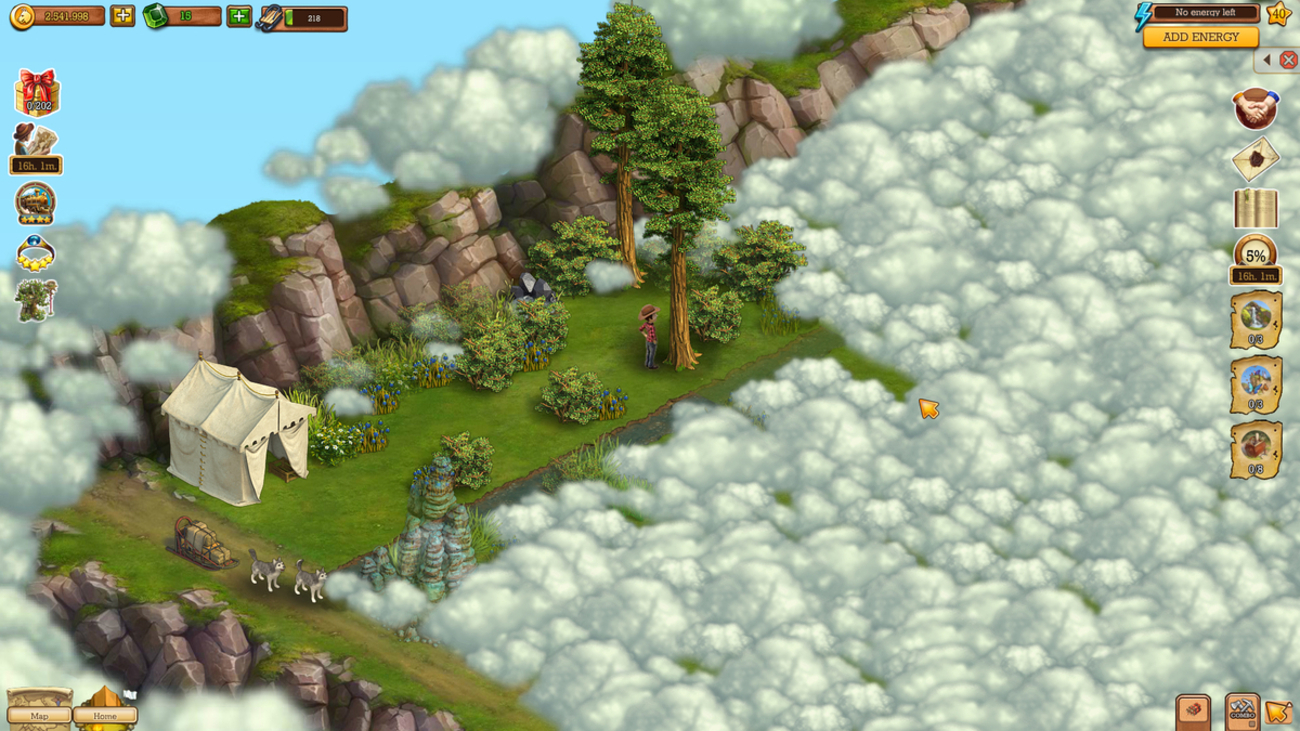Open the journal book icon

(x=1255, y=209)
